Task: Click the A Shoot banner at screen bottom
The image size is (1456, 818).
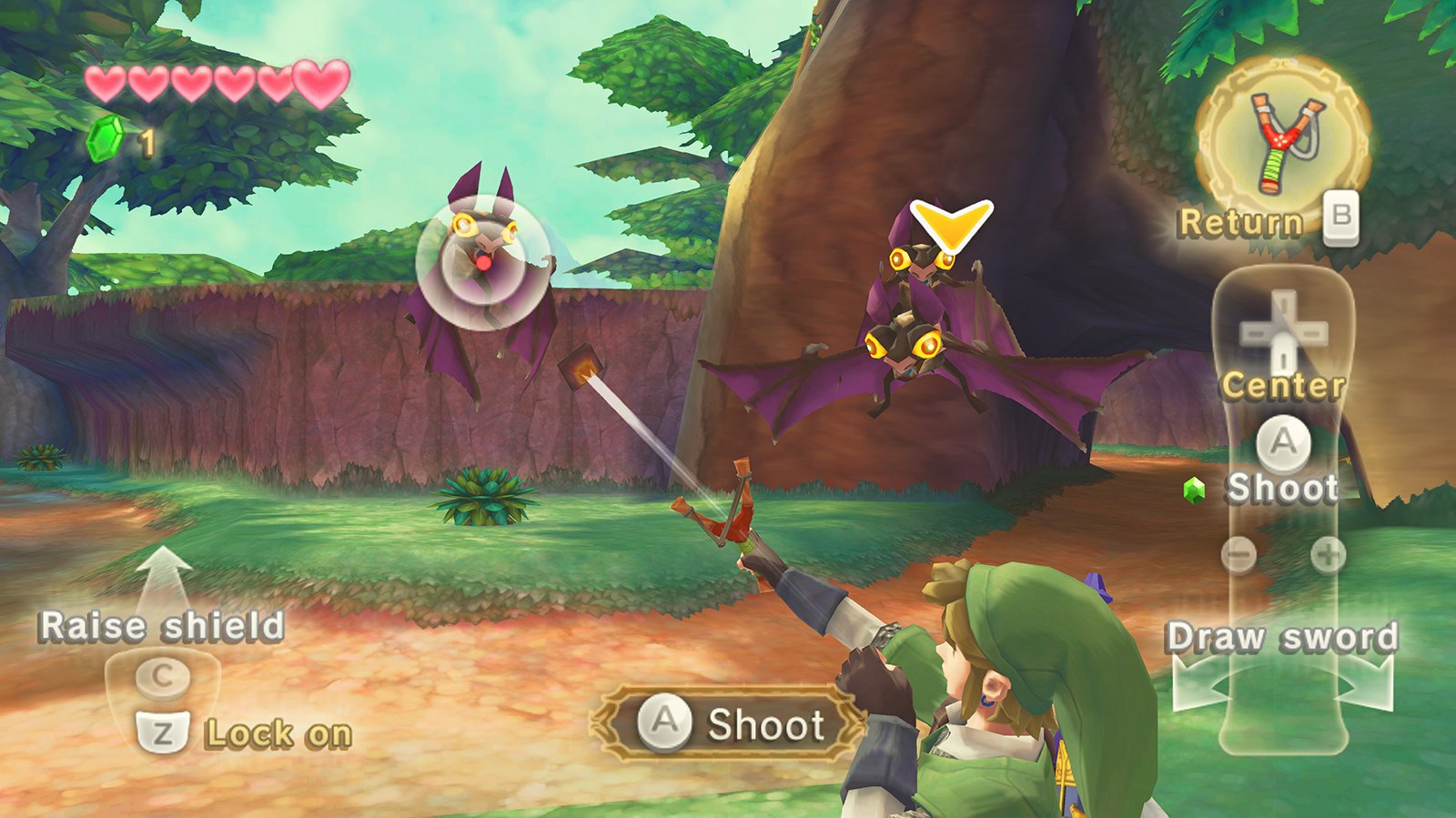Action: (x=719, y=723)
